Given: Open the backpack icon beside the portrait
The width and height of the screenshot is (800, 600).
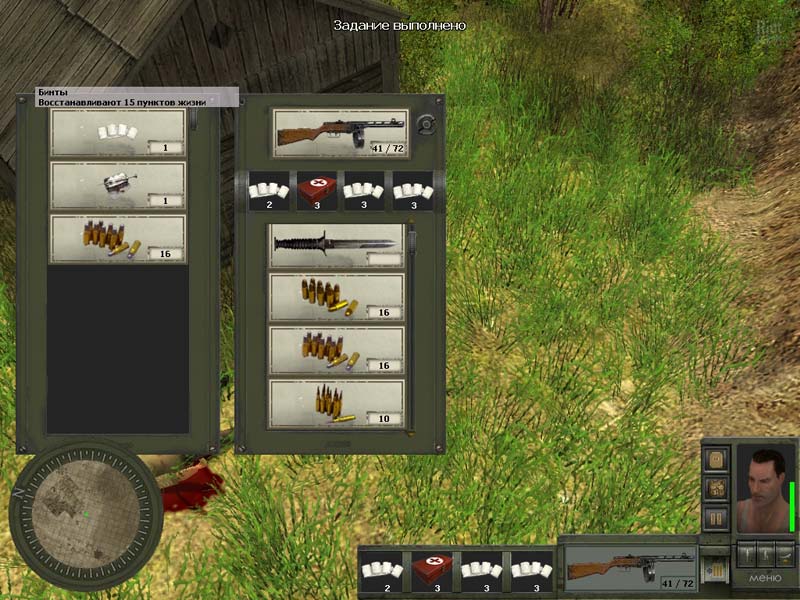Looking at the screenshot, I should [x=715, y=459].
